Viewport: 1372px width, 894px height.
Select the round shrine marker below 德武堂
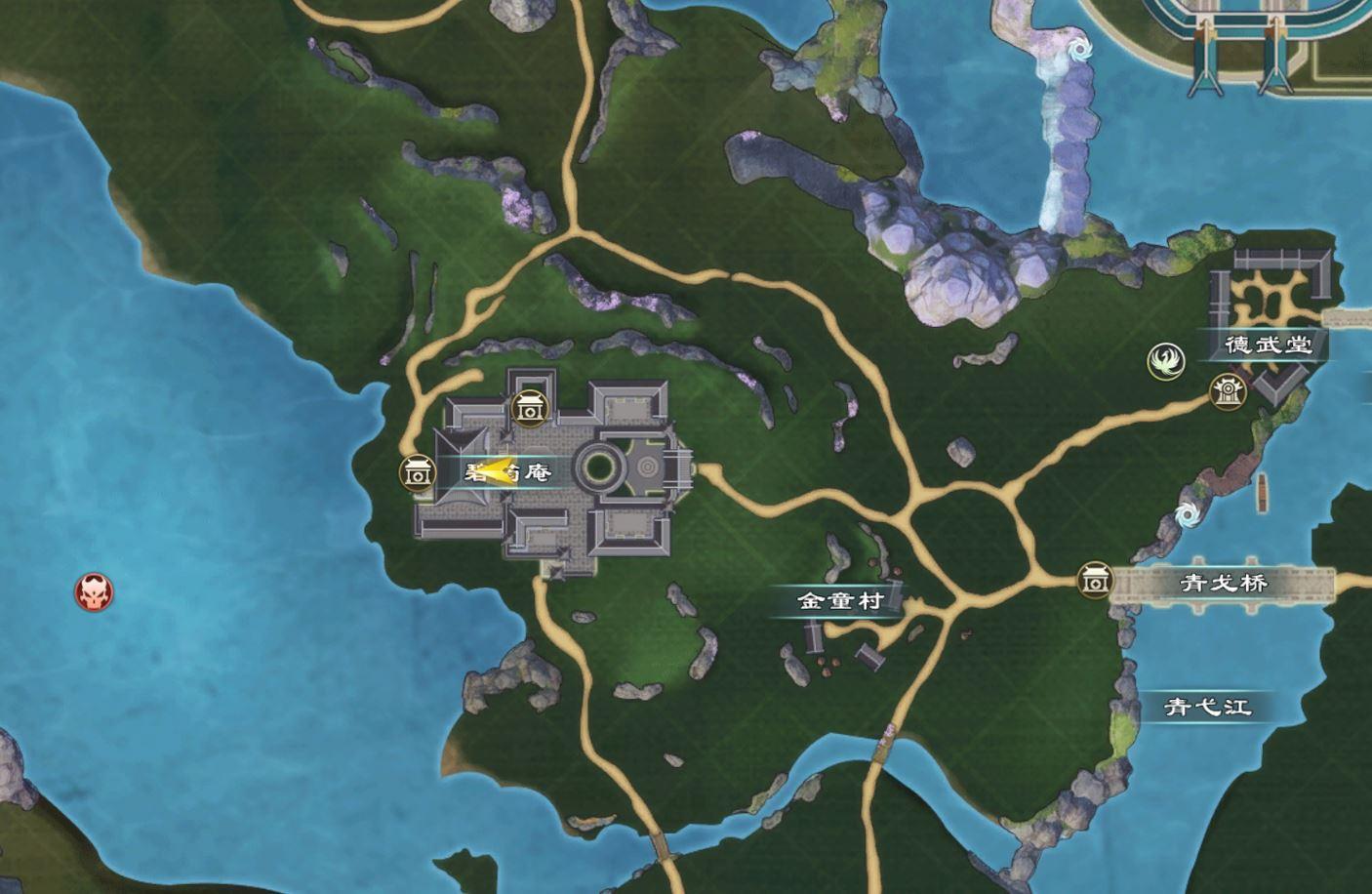(x=1227, y=391)
